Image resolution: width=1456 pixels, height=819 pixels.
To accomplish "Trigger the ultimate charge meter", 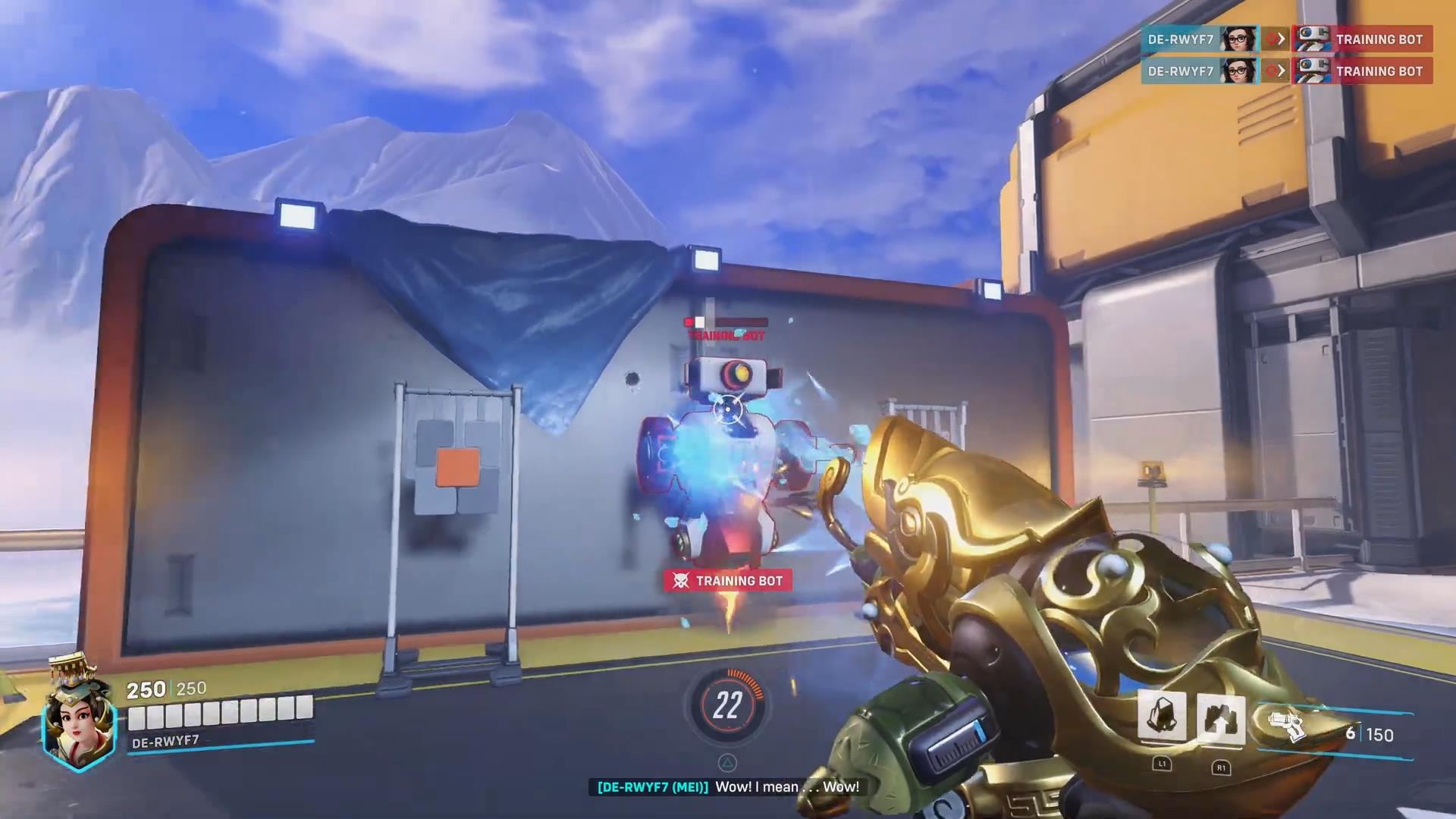I will tap(726, 706).
